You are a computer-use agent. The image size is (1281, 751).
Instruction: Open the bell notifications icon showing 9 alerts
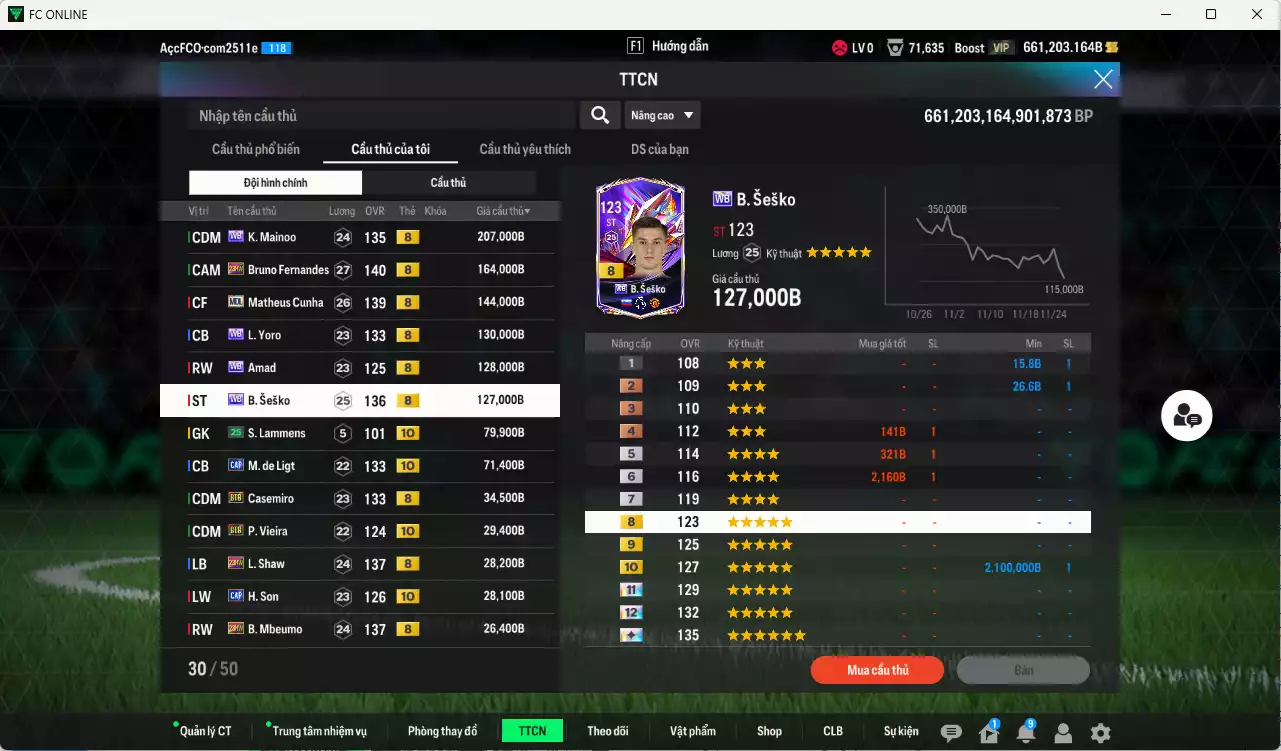click(x=1024, y=731)
